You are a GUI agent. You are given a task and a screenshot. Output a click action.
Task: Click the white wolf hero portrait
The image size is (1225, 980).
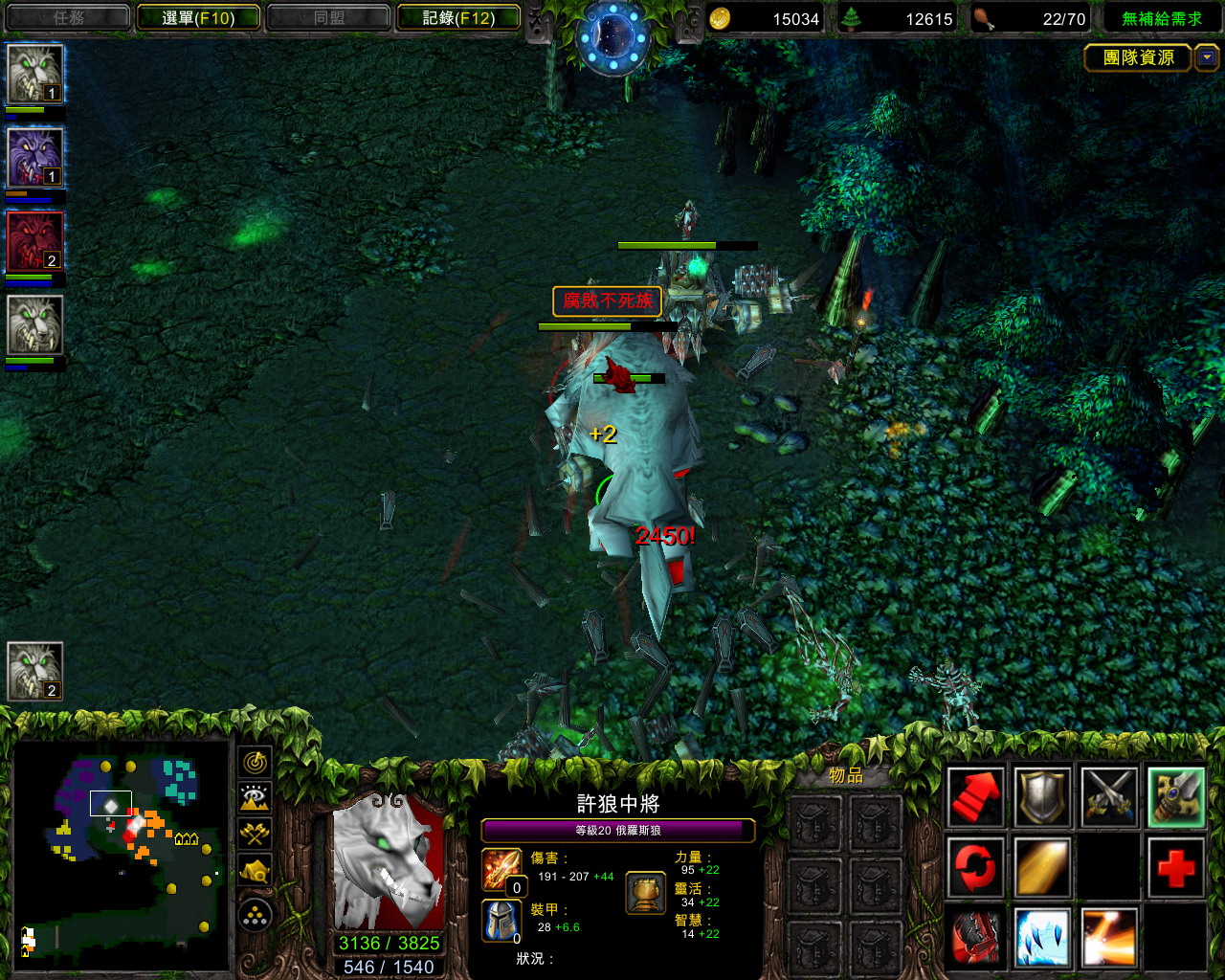click(389, 860)
